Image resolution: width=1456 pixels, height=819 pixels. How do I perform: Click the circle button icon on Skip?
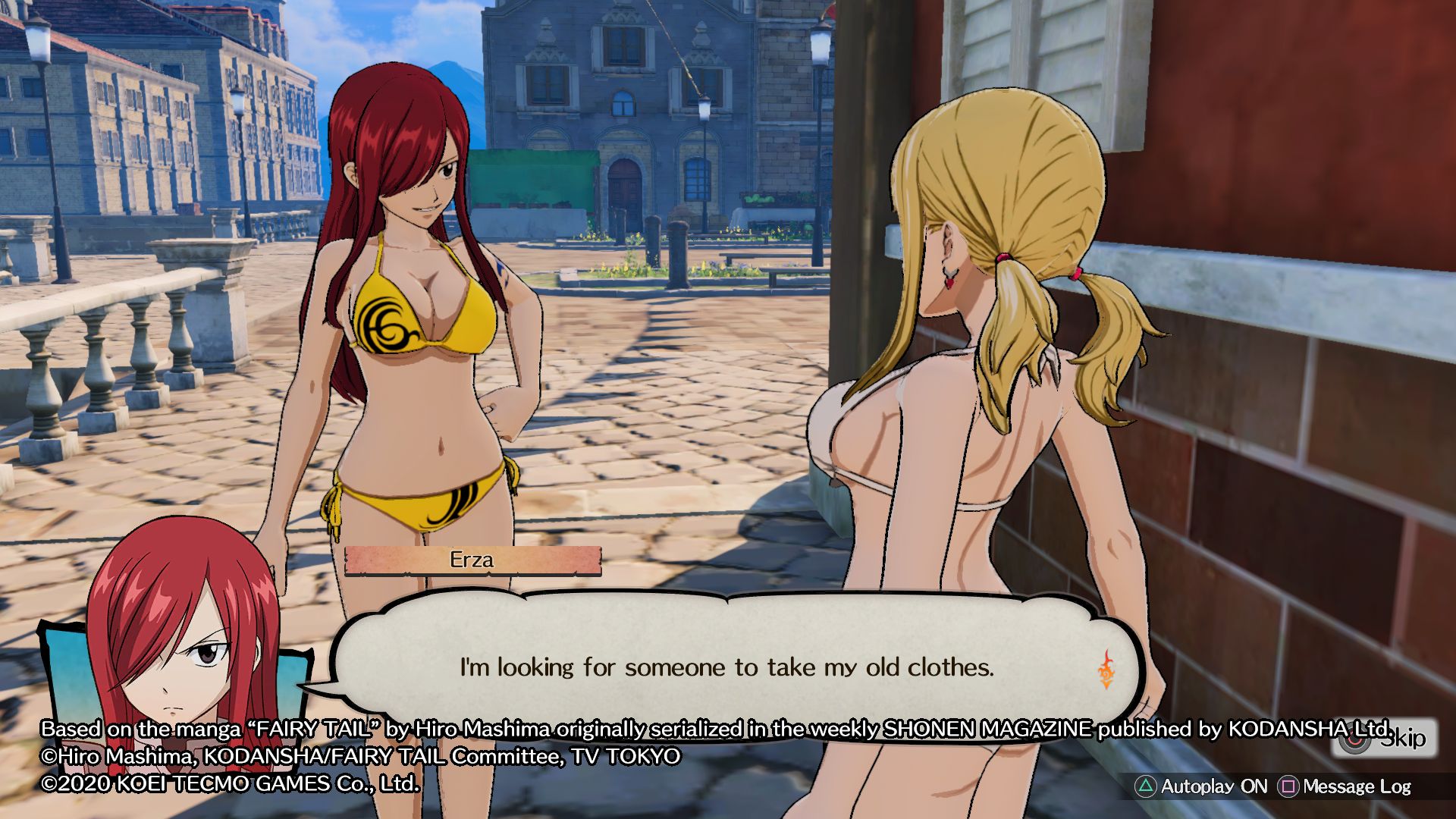point(1354,739)
